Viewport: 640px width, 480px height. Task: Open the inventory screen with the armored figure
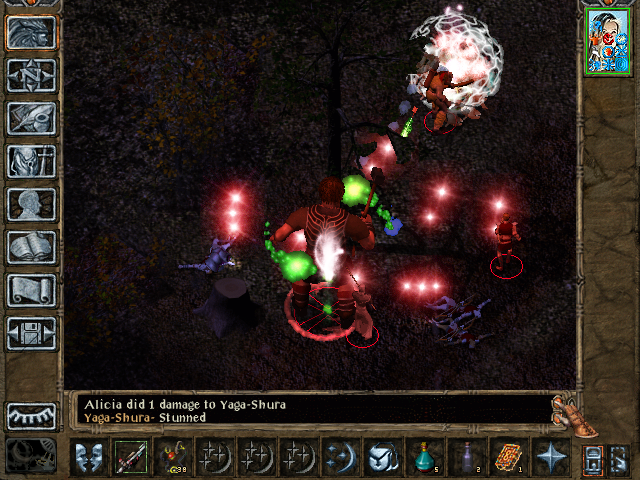point(32,161)
